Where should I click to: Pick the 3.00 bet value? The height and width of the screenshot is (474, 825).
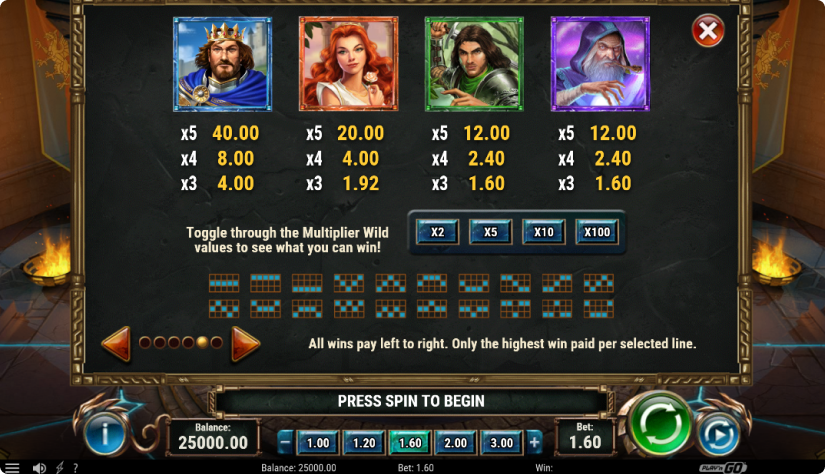pos(501,442)
